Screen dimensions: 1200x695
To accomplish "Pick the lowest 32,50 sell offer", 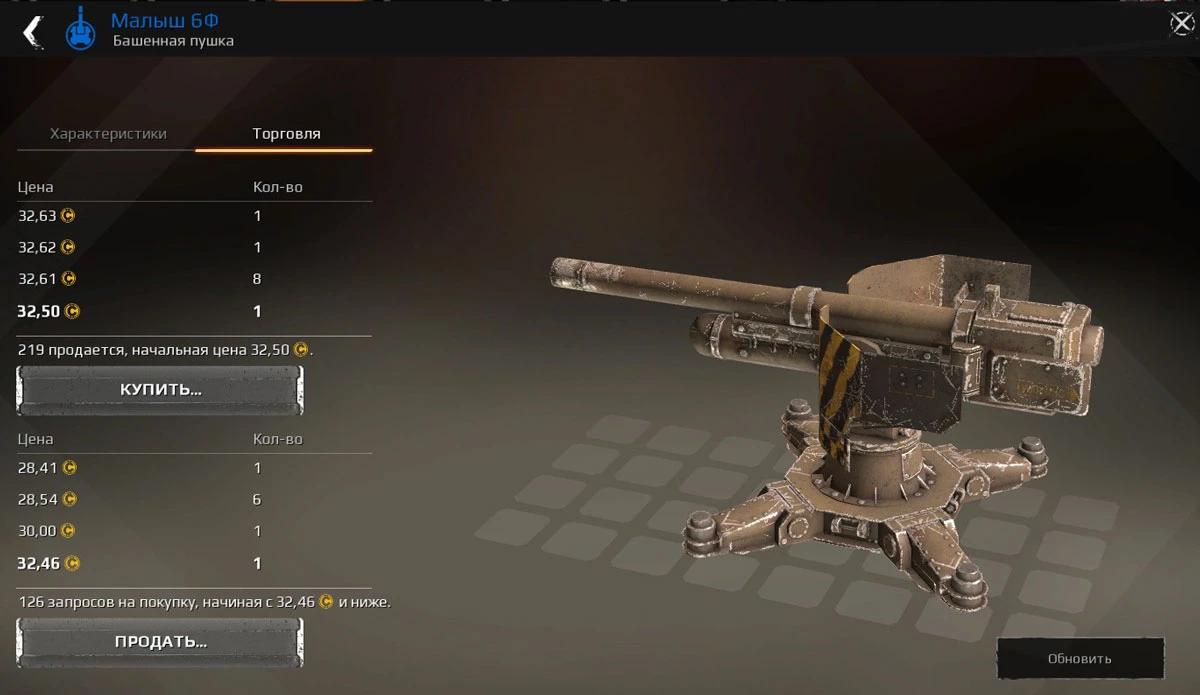I will pyautogui.click(x=194, y=311).
